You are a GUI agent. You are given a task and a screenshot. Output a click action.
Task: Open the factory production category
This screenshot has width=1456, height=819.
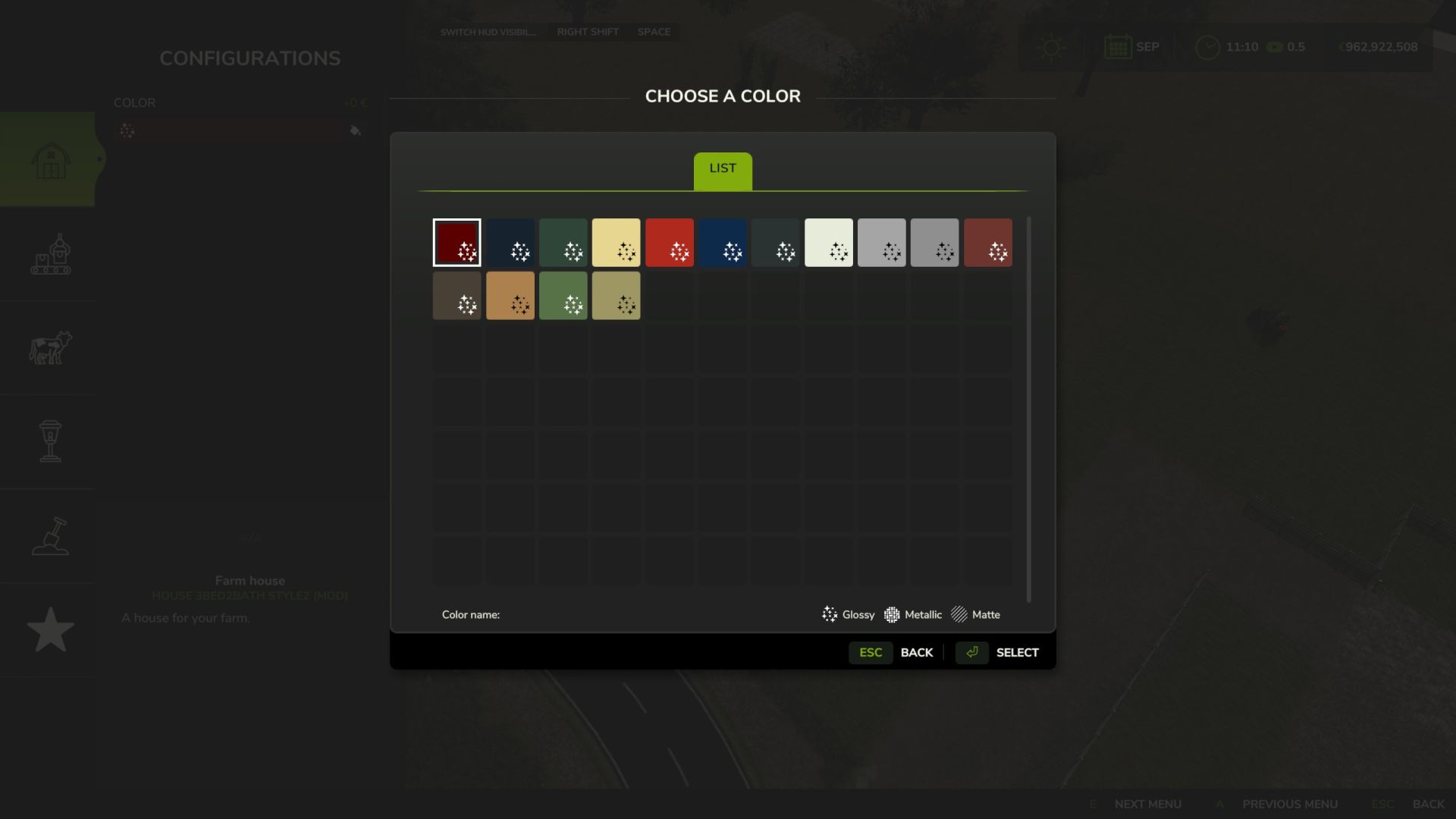tap(50, 254)
